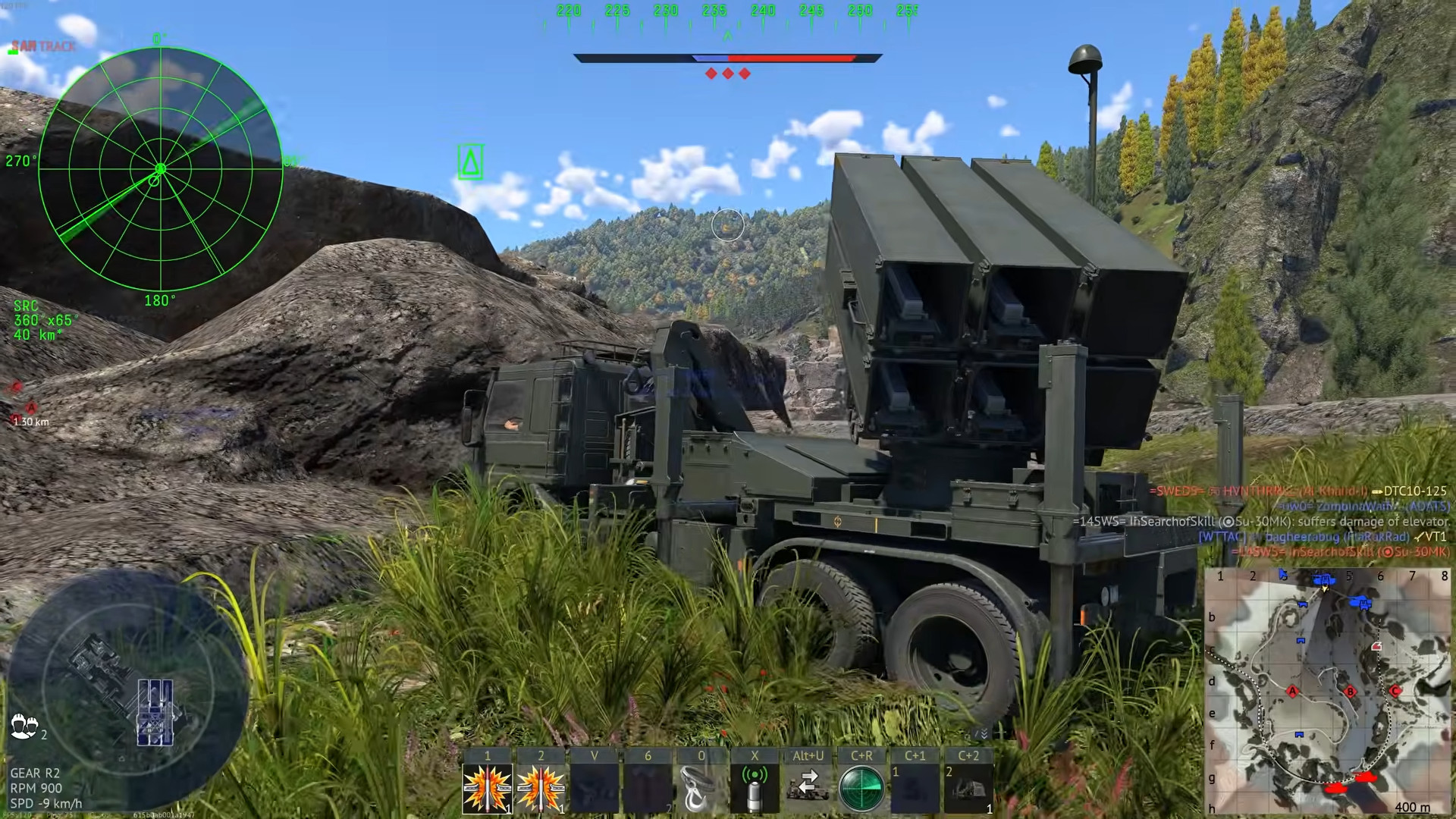Click the capture progress bar at top
1456x819 pixels.
pyautogui.click(x=726, y=57)
